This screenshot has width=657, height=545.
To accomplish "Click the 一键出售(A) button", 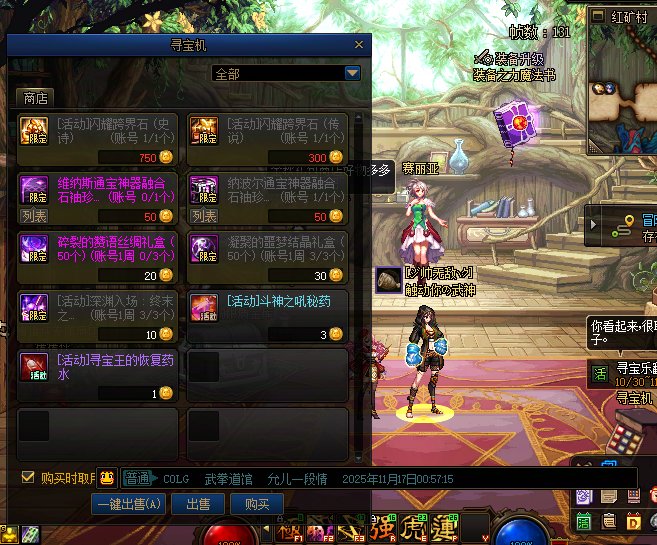I will coord(129,505).
